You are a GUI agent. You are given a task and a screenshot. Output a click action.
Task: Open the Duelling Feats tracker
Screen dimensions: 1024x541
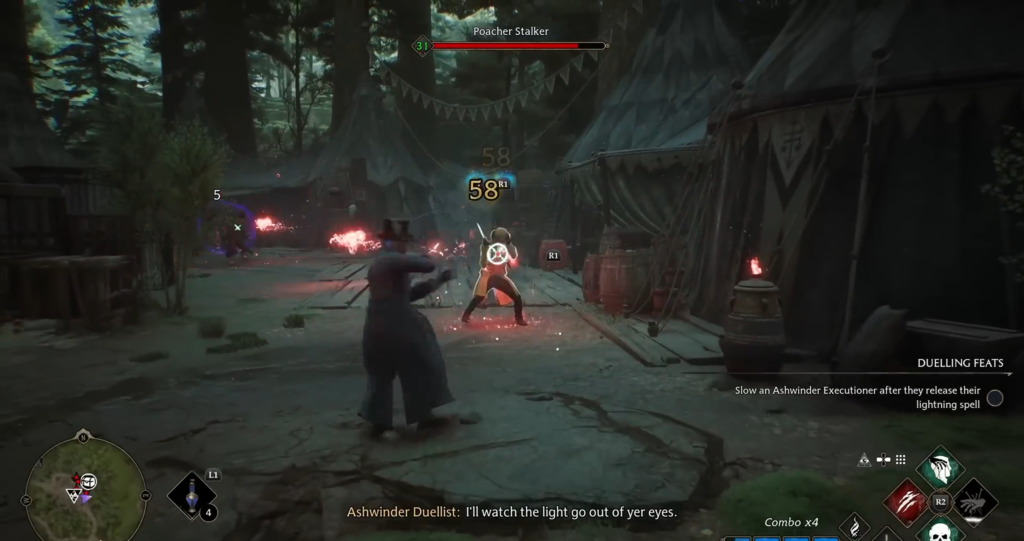click(960, 363)
